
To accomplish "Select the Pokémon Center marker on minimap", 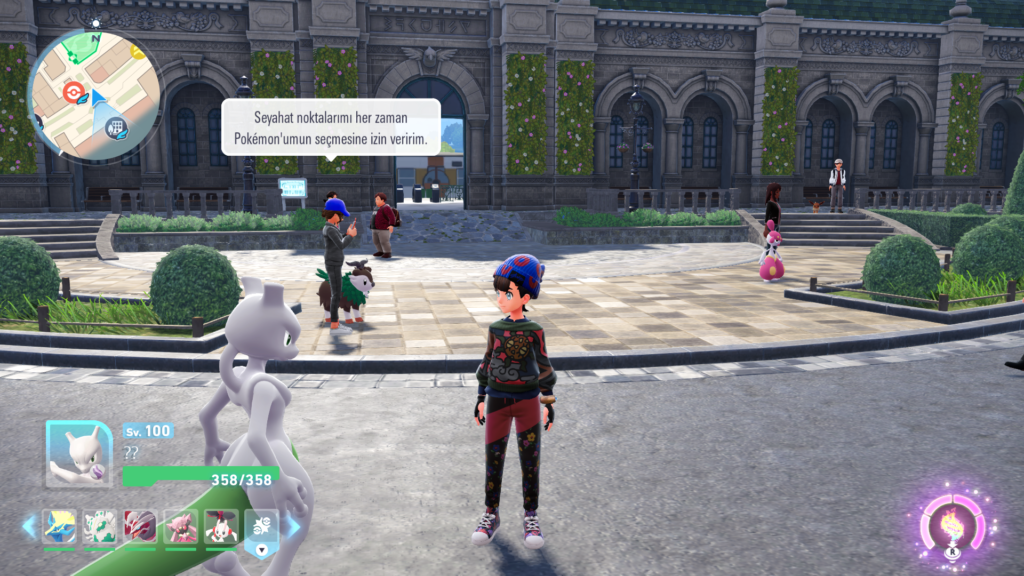I will [71, 93].
